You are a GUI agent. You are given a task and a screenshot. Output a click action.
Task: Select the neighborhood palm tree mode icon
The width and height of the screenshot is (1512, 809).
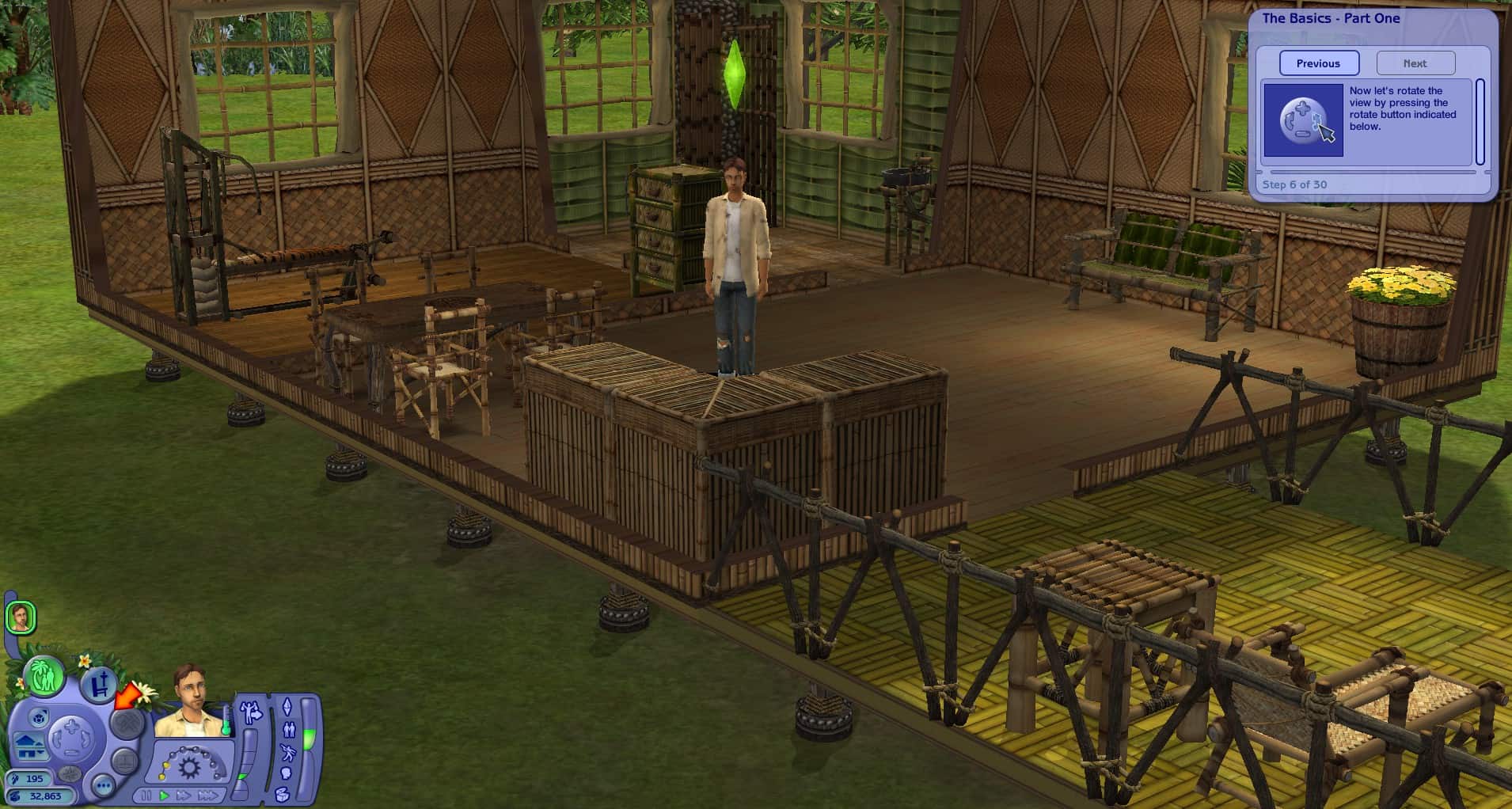click(x=44, y=677)
